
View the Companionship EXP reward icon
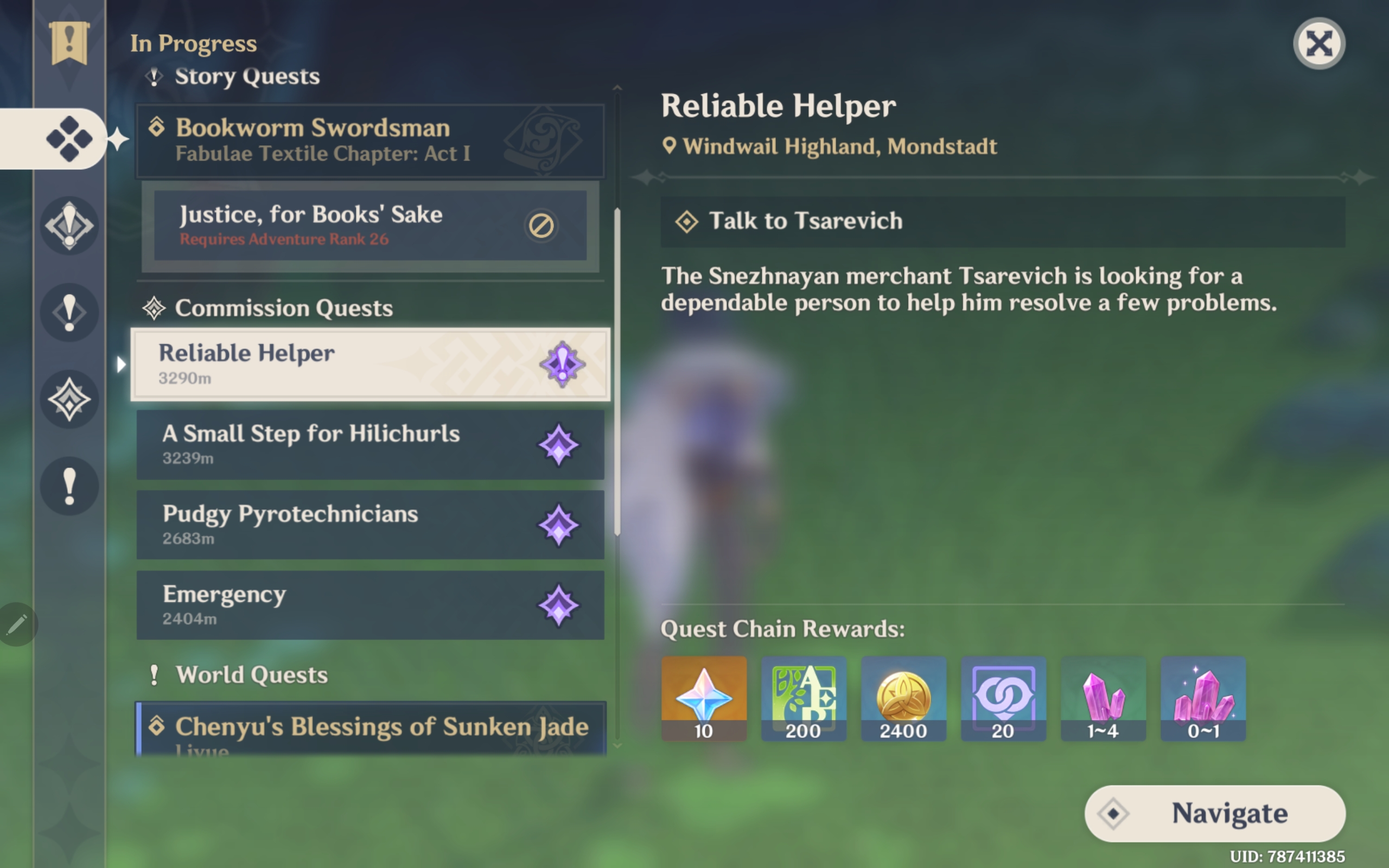click(x=1003, y=698)
